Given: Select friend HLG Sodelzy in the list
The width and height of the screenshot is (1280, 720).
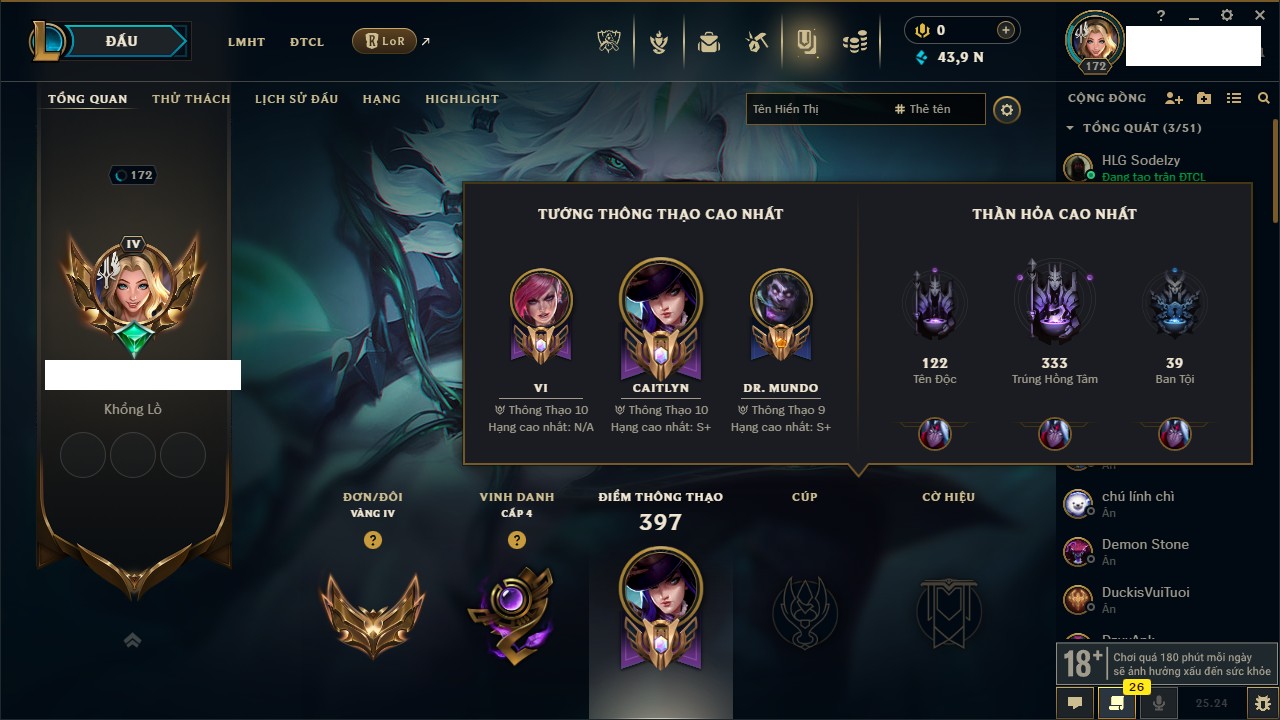Looking at the screenshot, I should 1140,160.
